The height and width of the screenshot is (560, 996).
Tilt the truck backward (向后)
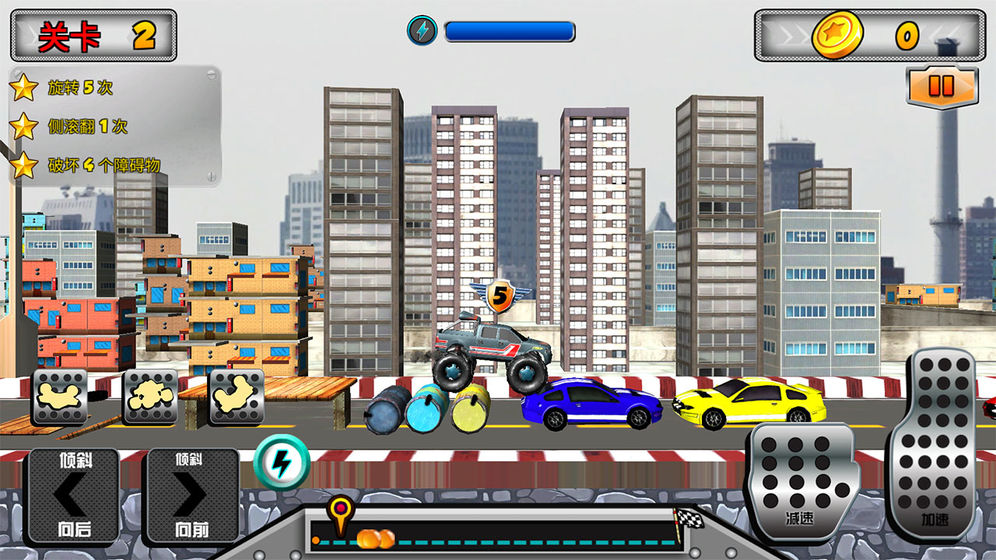[72, 495]
